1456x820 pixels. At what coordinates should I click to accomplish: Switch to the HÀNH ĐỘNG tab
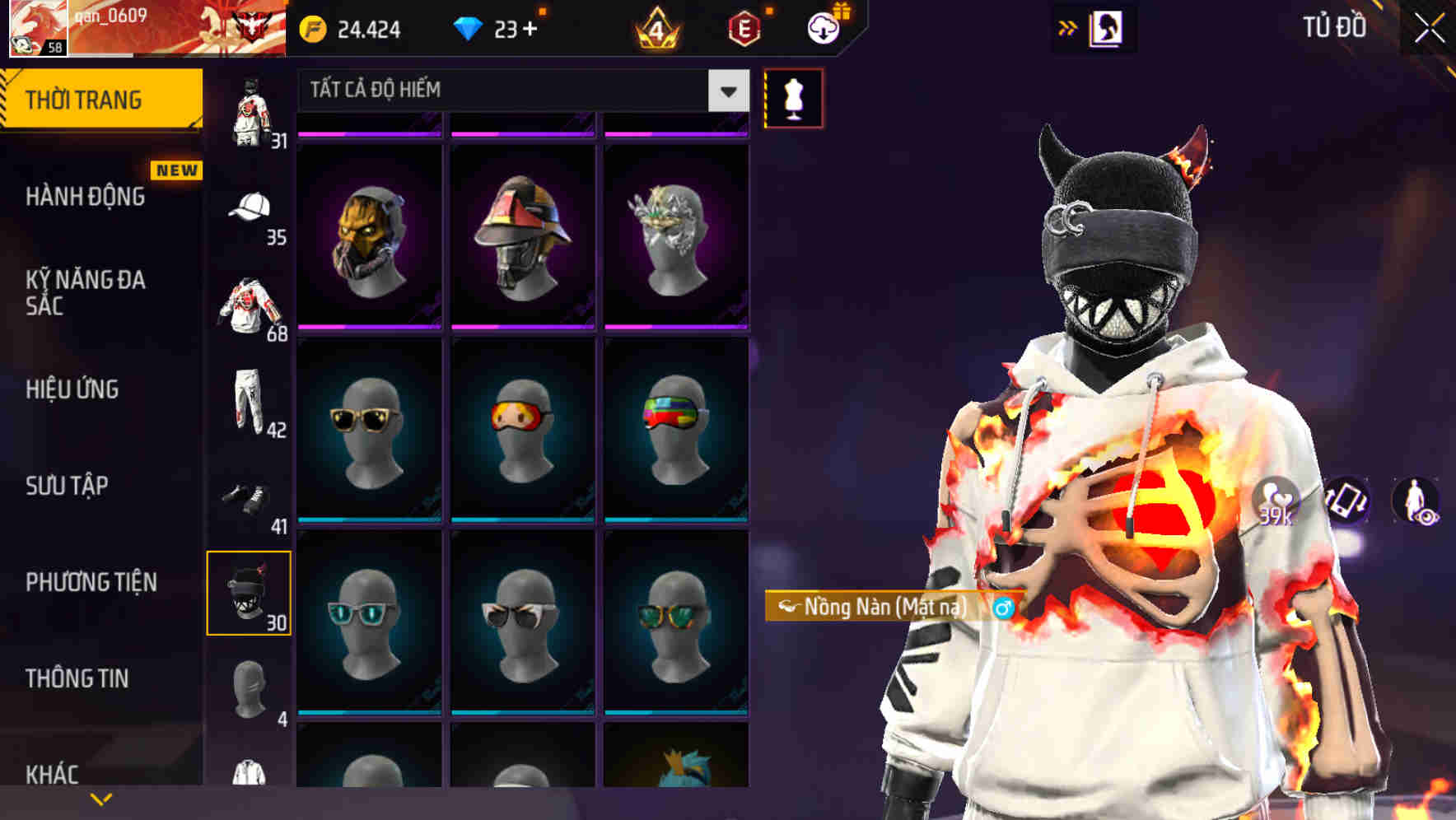(85, 198)
